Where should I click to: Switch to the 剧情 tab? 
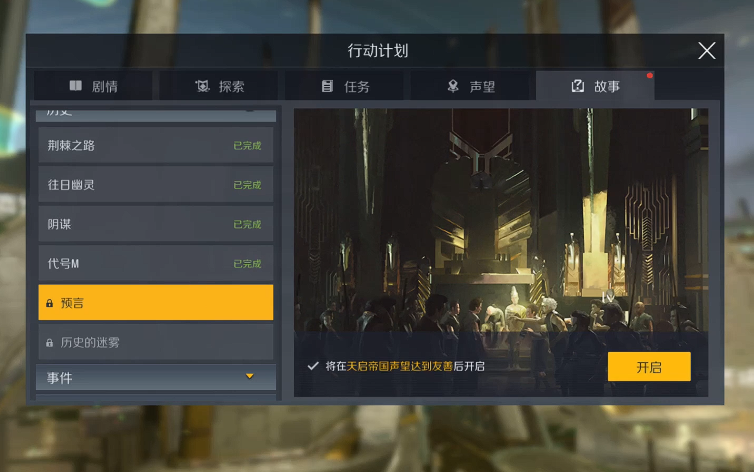93,87
